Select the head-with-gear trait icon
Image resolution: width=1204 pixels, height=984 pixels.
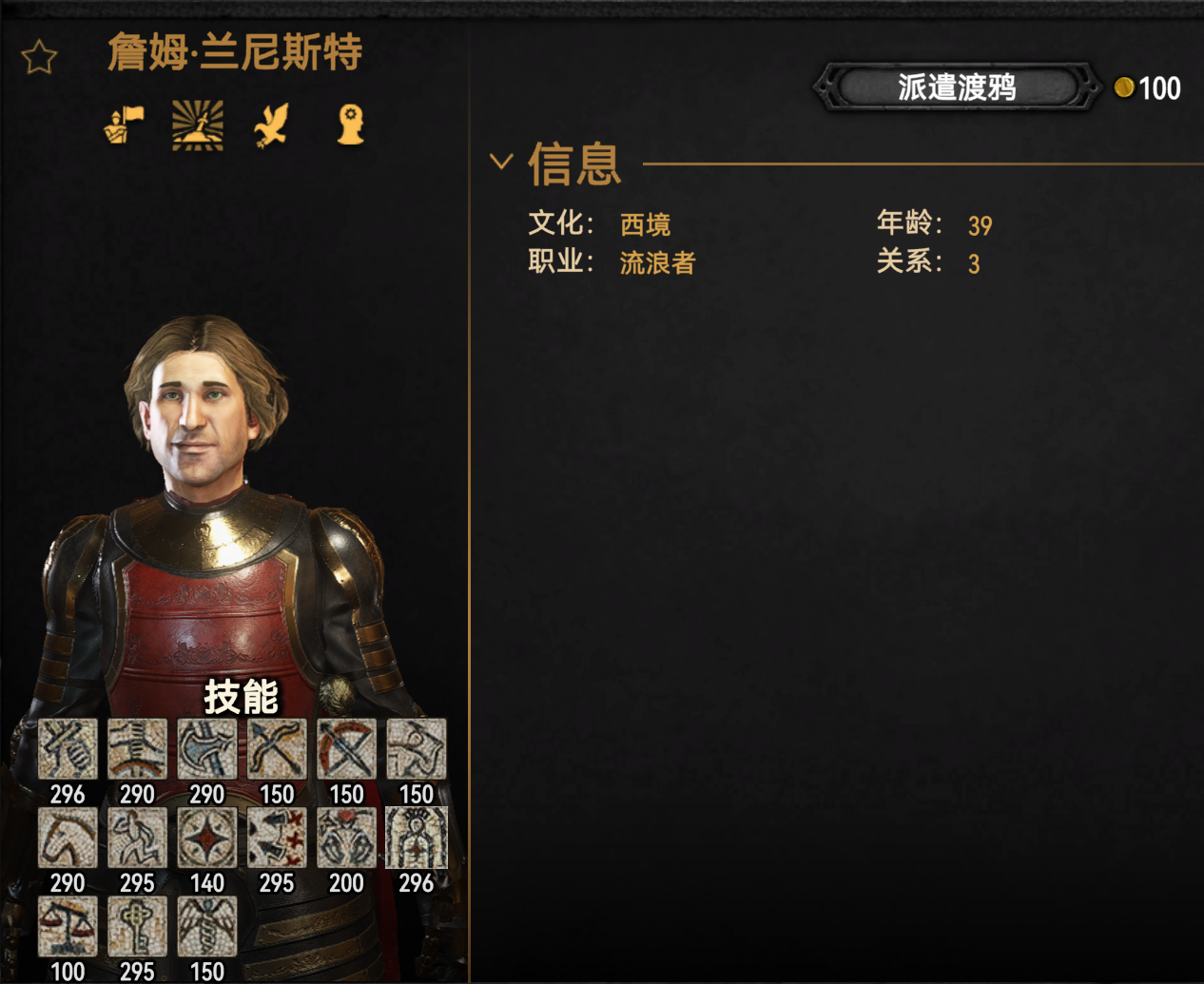tap(350, 125)
